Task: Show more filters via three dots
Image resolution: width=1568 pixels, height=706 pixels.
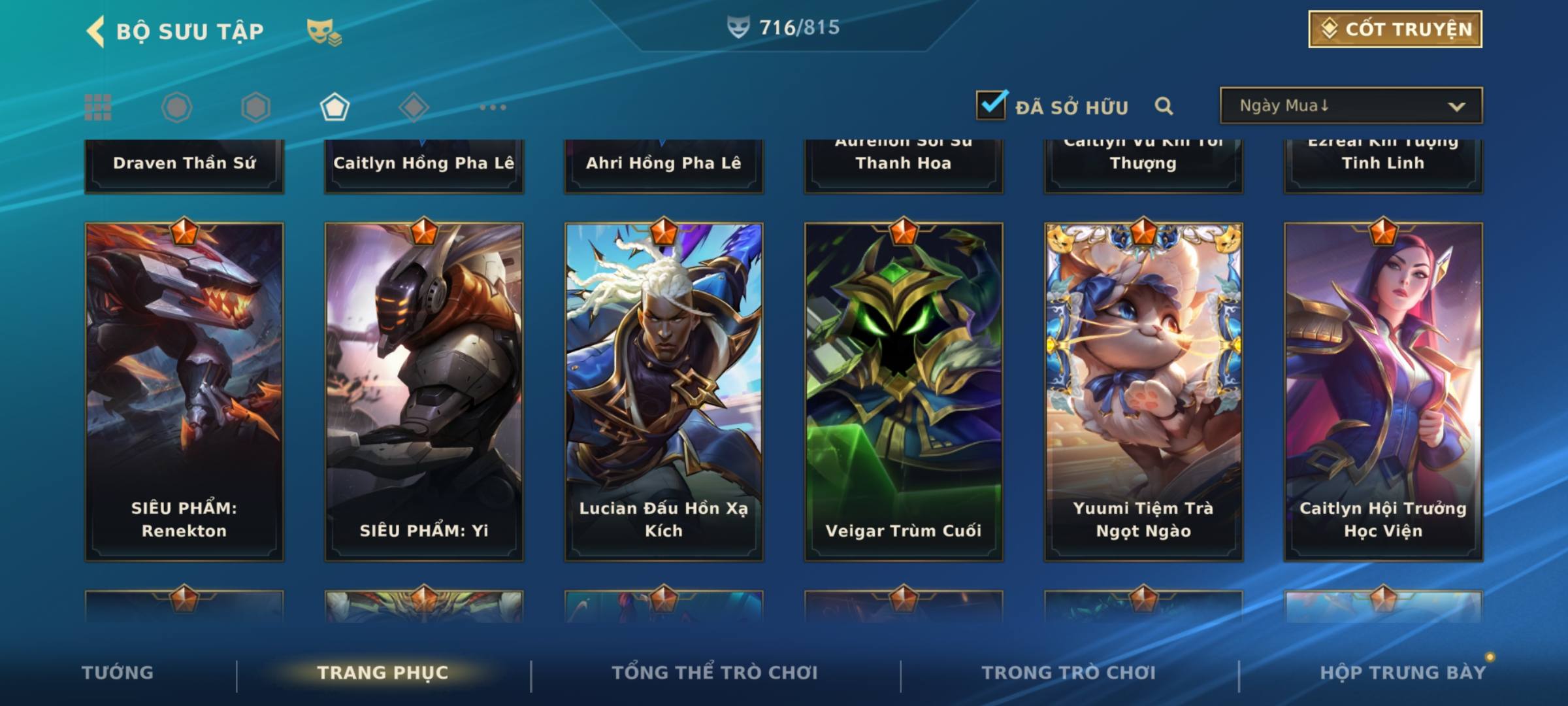Action: [x=493, y=107]
